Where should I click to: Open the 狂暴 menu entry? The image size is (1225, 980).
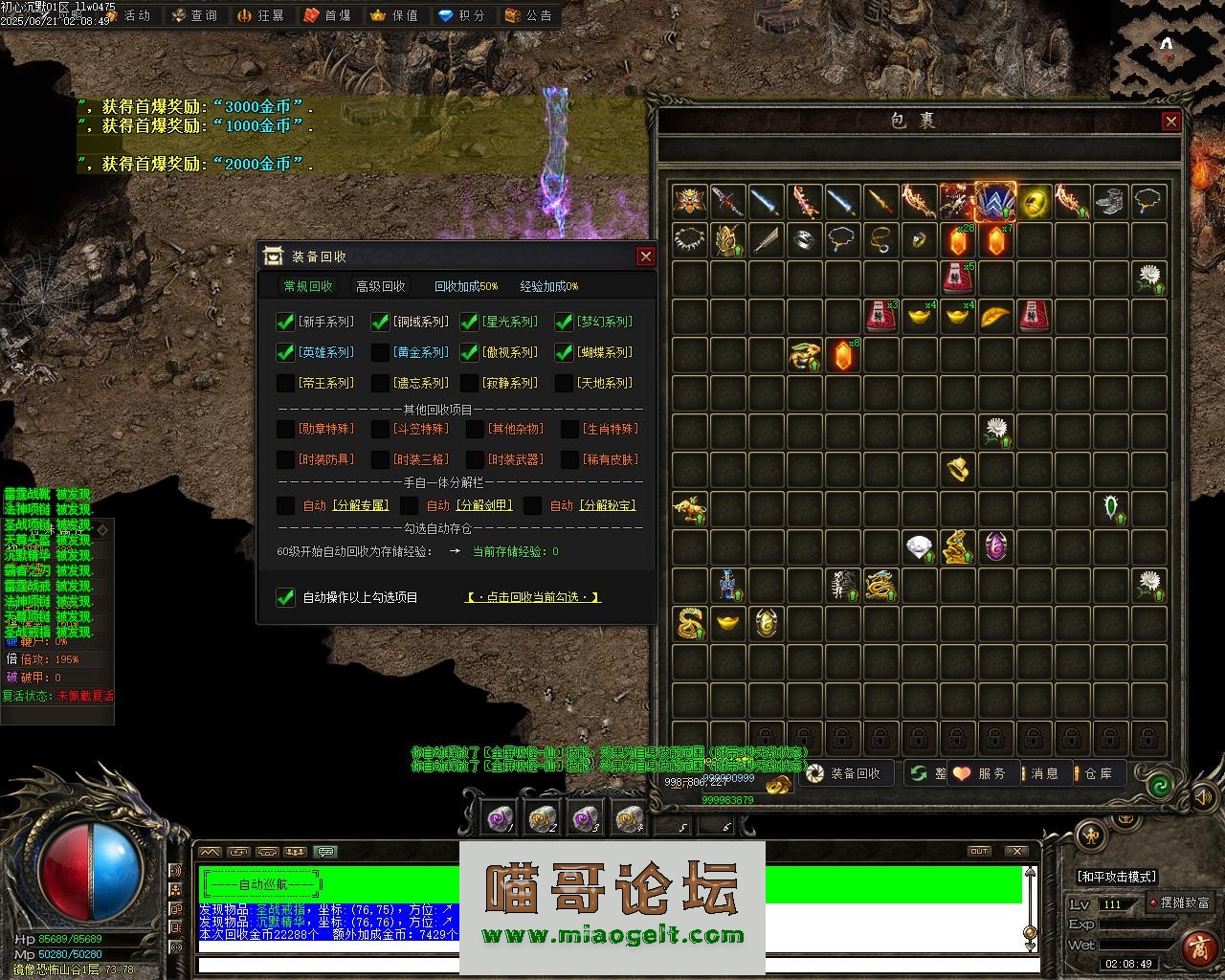tap(260, 15)
